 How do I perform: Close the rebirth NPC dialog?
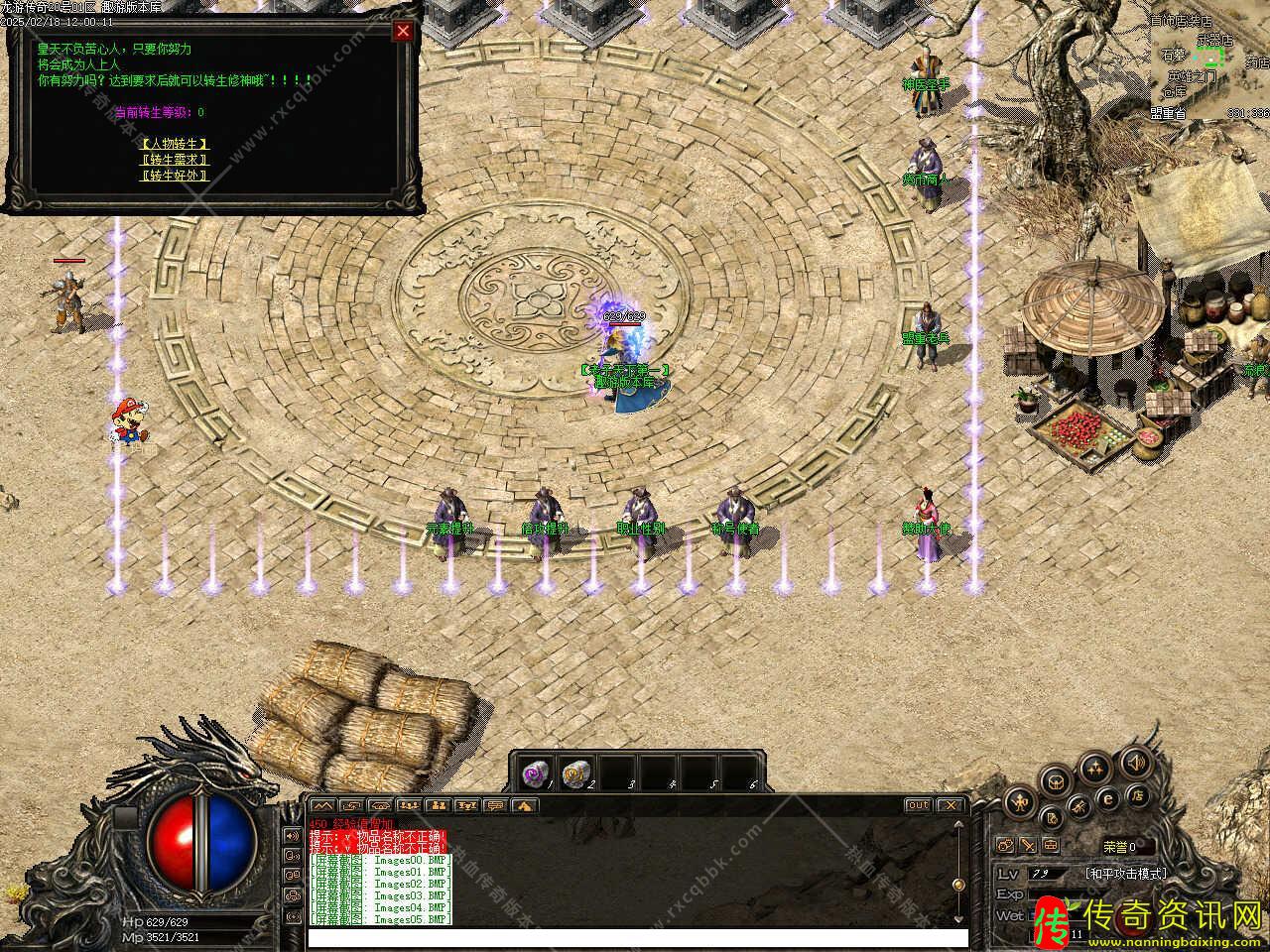(x=403, y=31)
